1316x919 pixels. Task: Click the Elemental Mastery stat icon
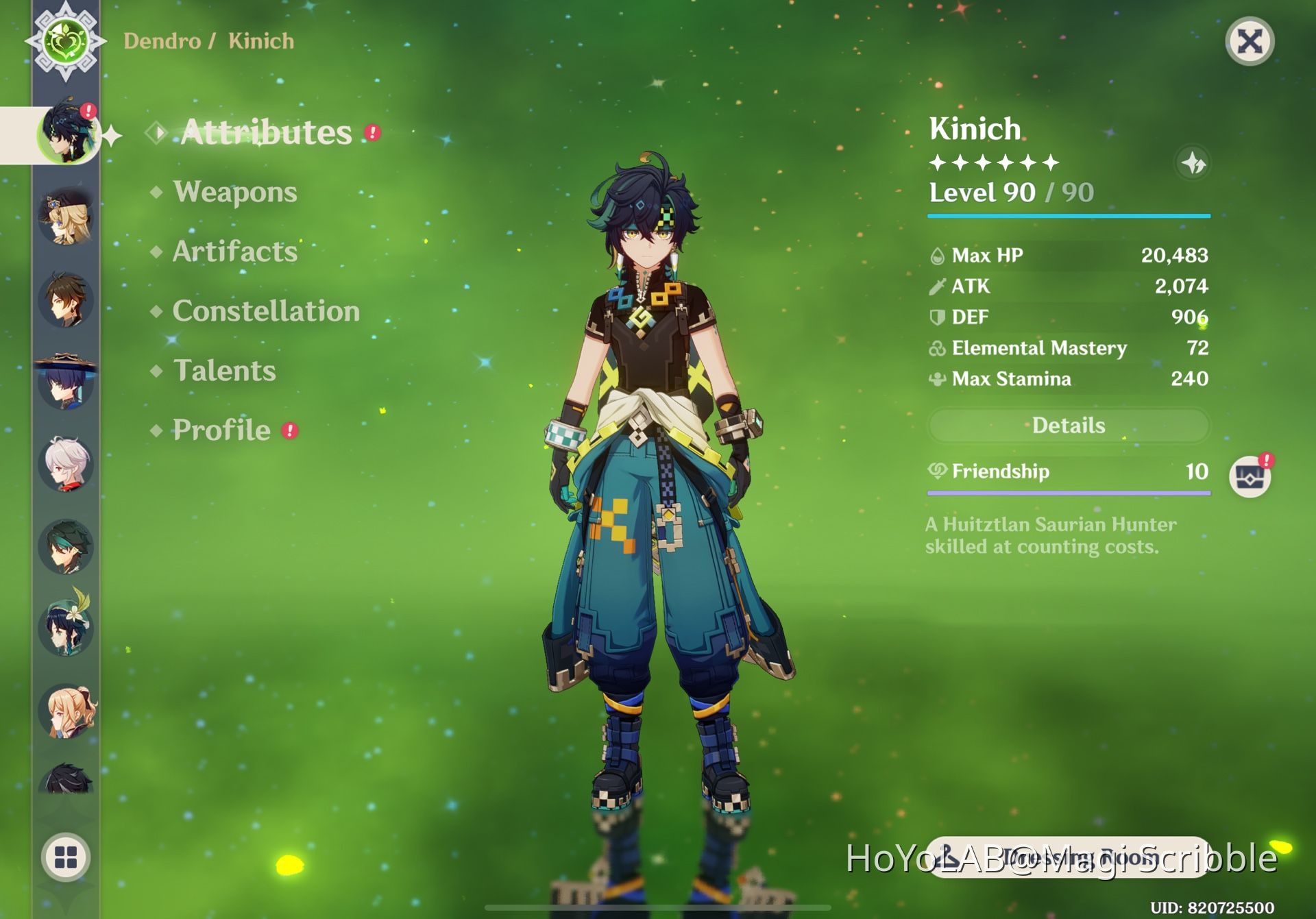936,348
